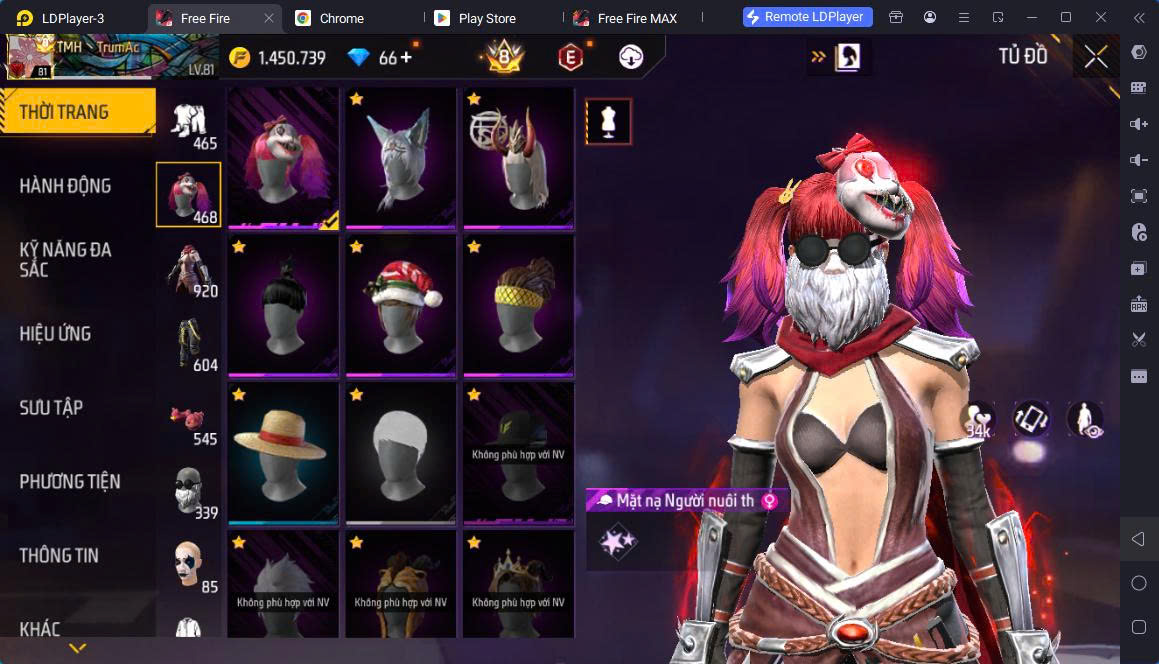Open the Hiệu Ứng category
The height and width of the screenshot is (664, 1159).
coord(56,334)
